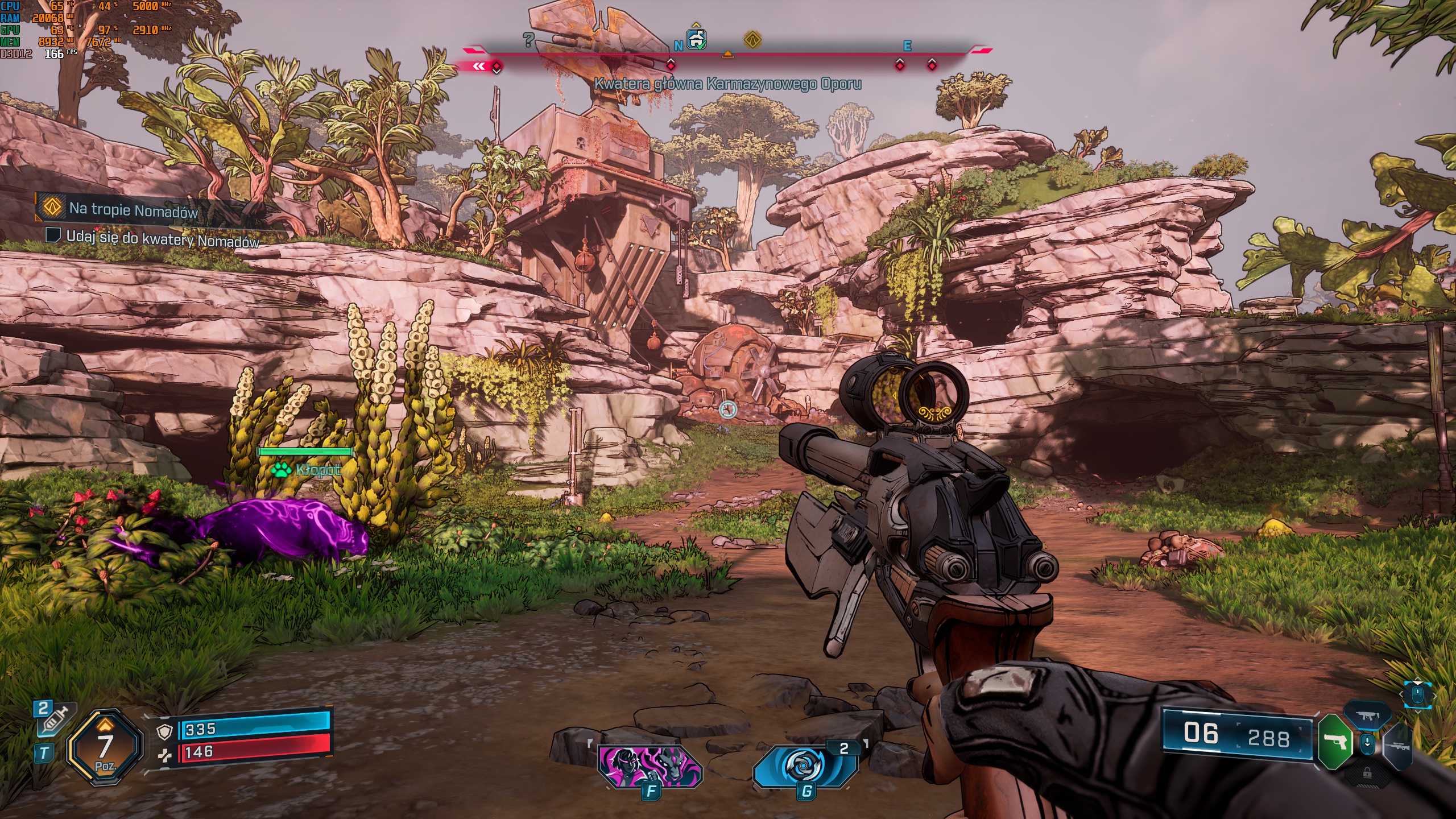1456x819 pixels.
Task: Use the repkit syringe icon
Action: [x=53, y=719]
